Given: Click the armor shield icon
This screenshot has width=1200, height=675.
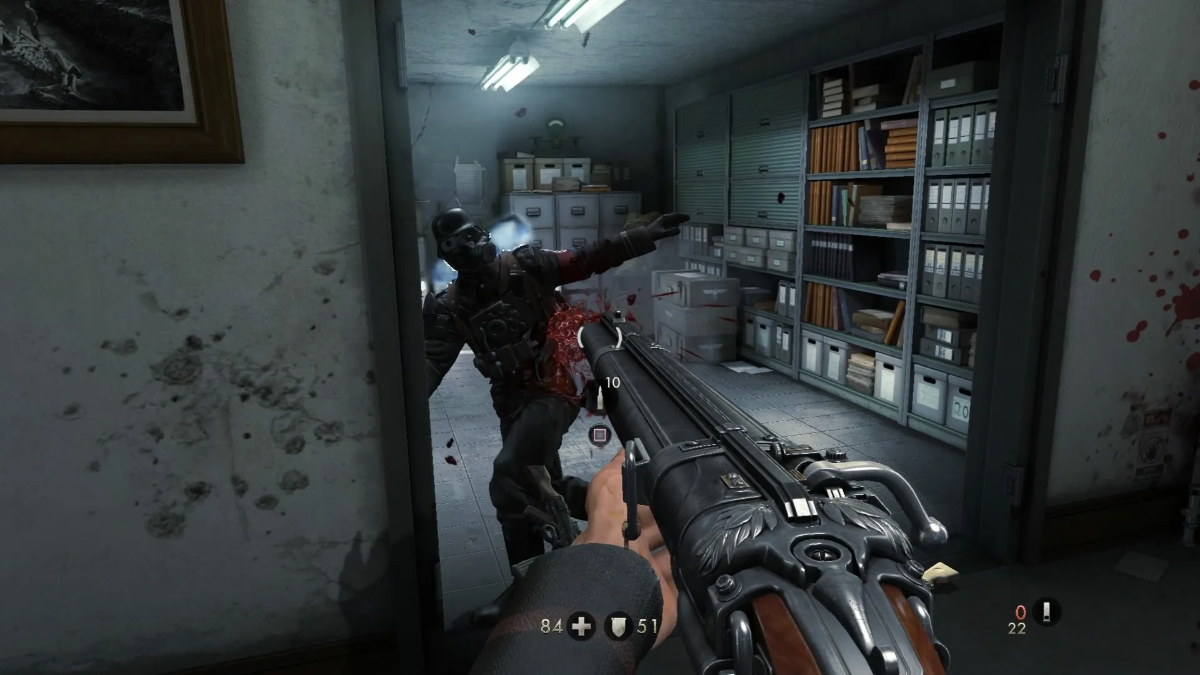Looking at the screenshot, I should coord(619,627).
